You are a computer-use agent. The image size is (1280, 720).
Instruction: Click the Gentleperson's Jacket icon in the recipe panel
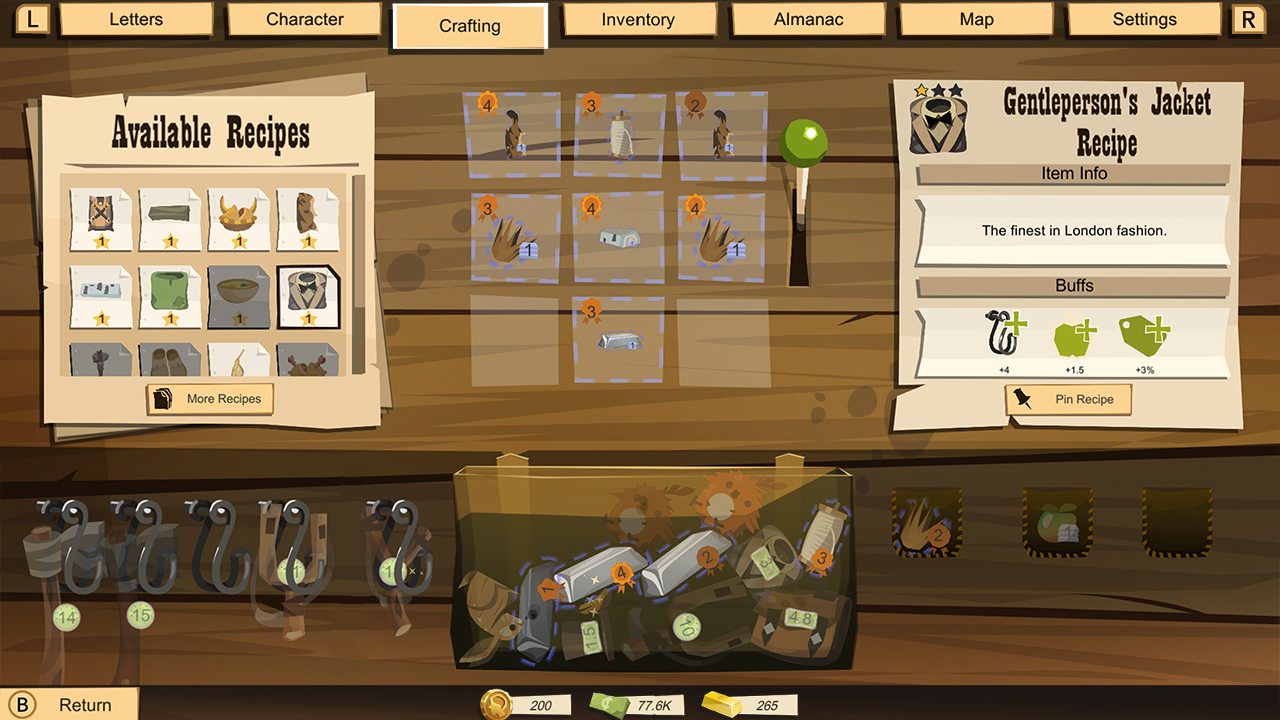click(938, 123)
